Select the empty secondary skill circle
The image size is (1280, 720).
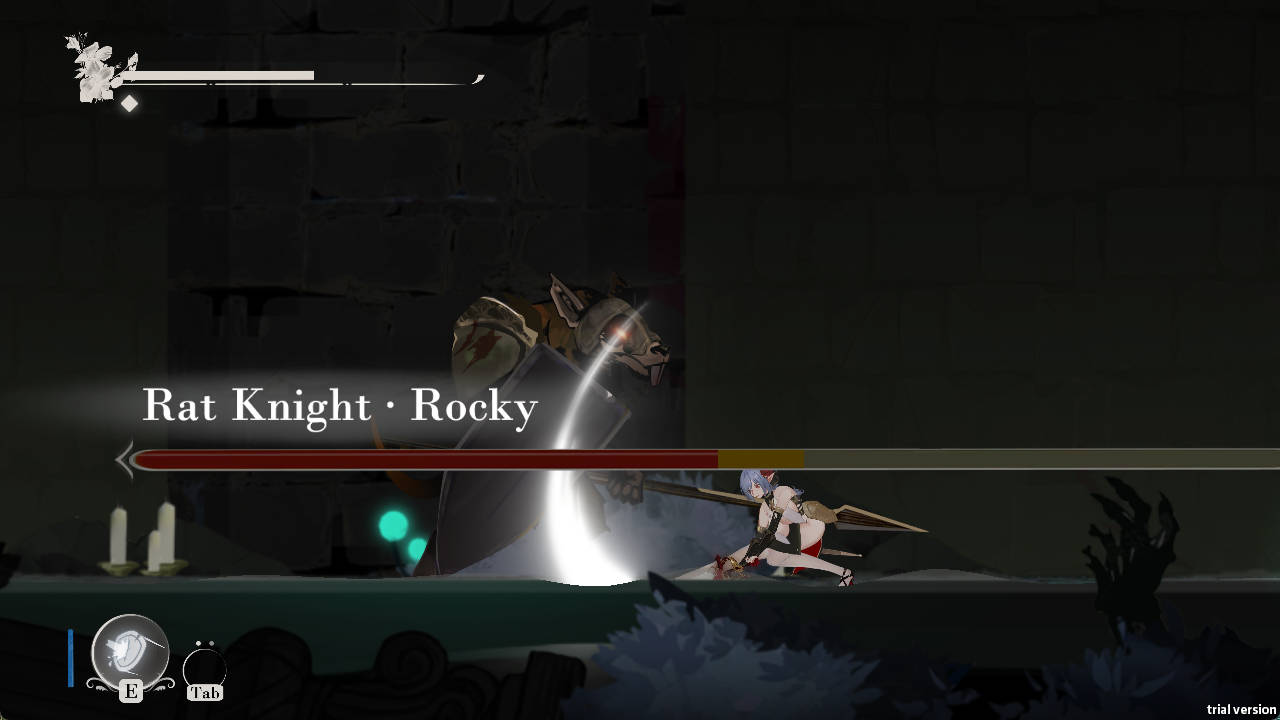(x=204, y=668)
